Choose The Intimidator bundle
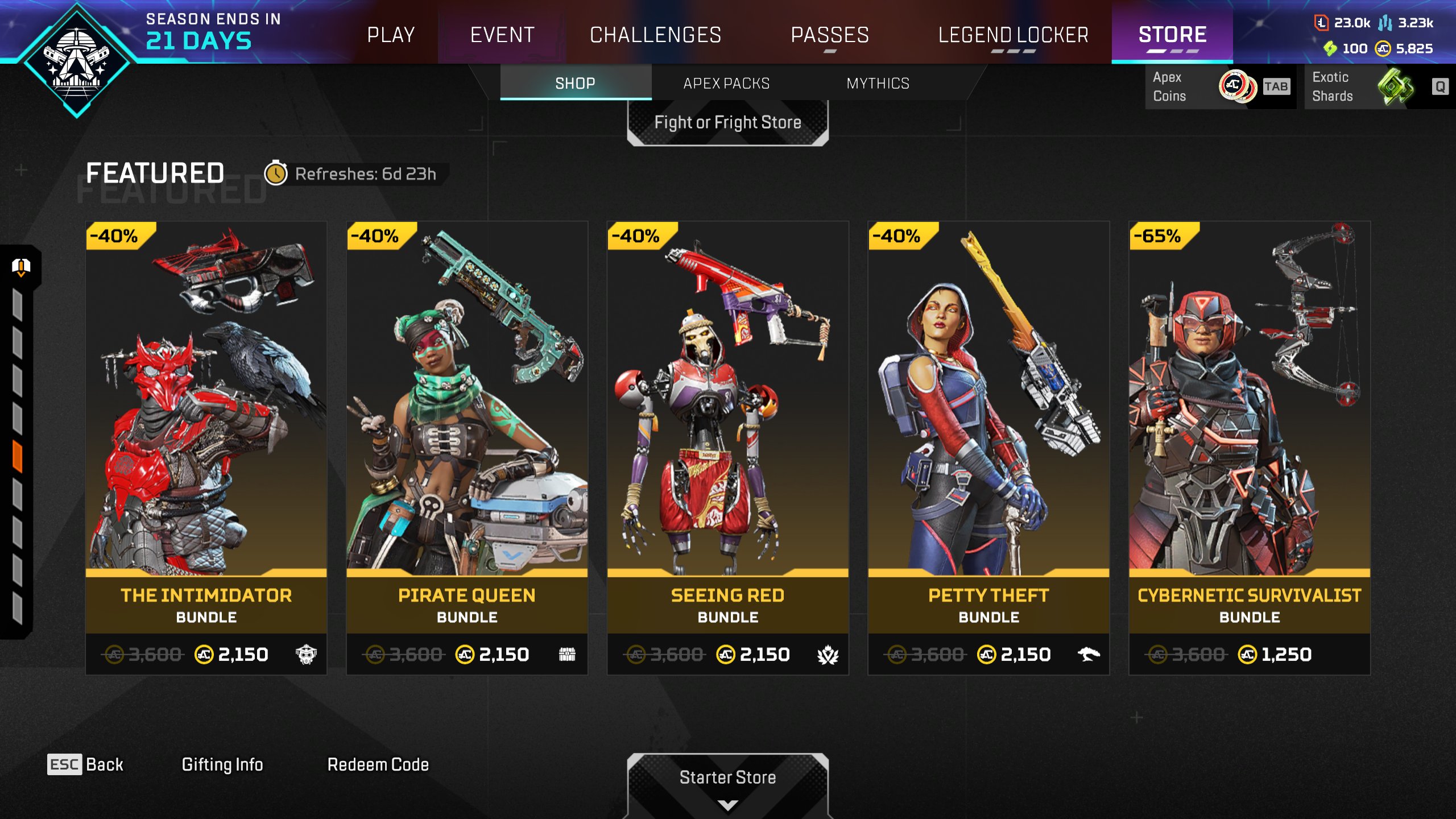The image size is (1456, 819). (206, 448)
